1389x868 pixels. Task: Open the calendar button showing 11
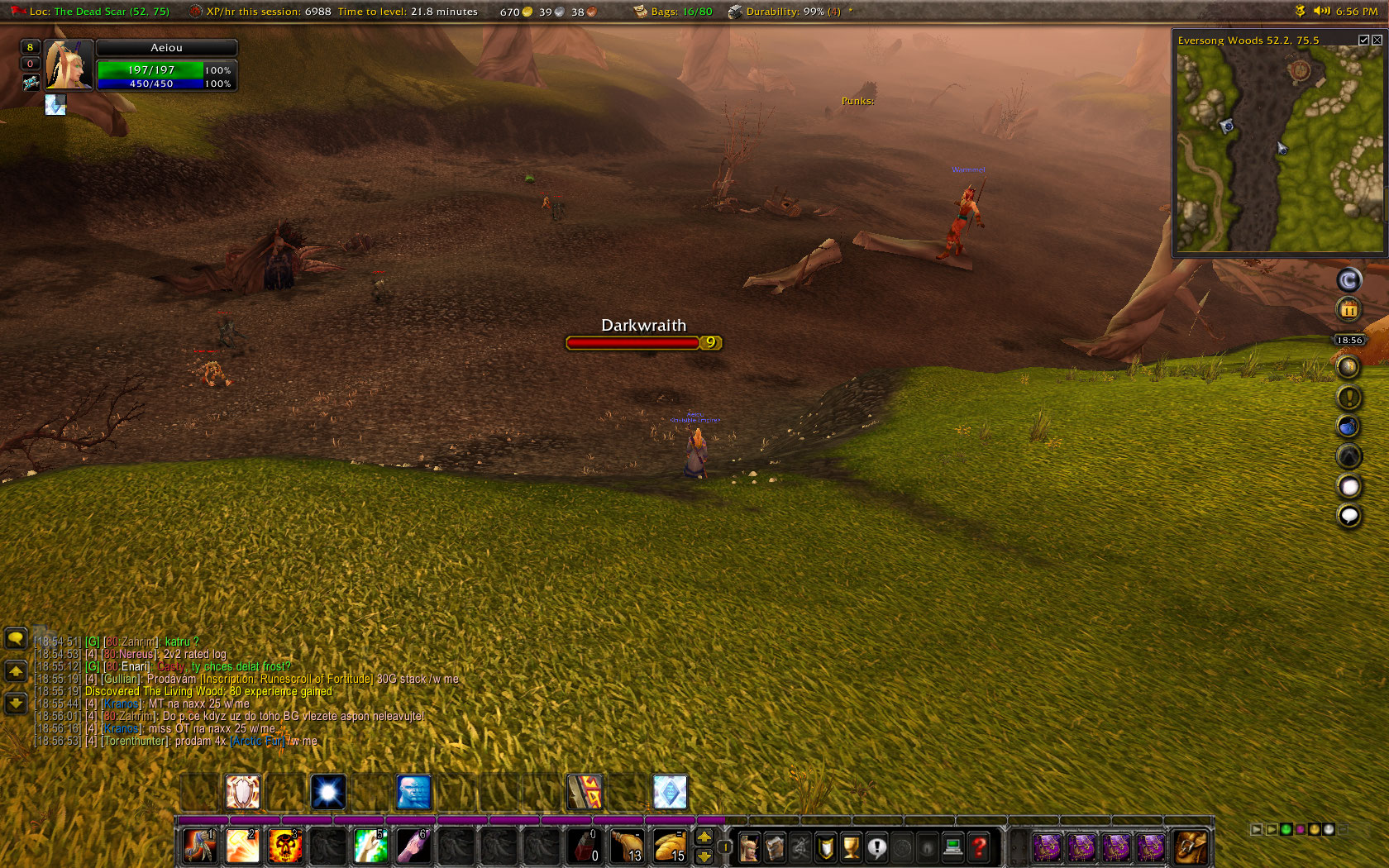1348,310
